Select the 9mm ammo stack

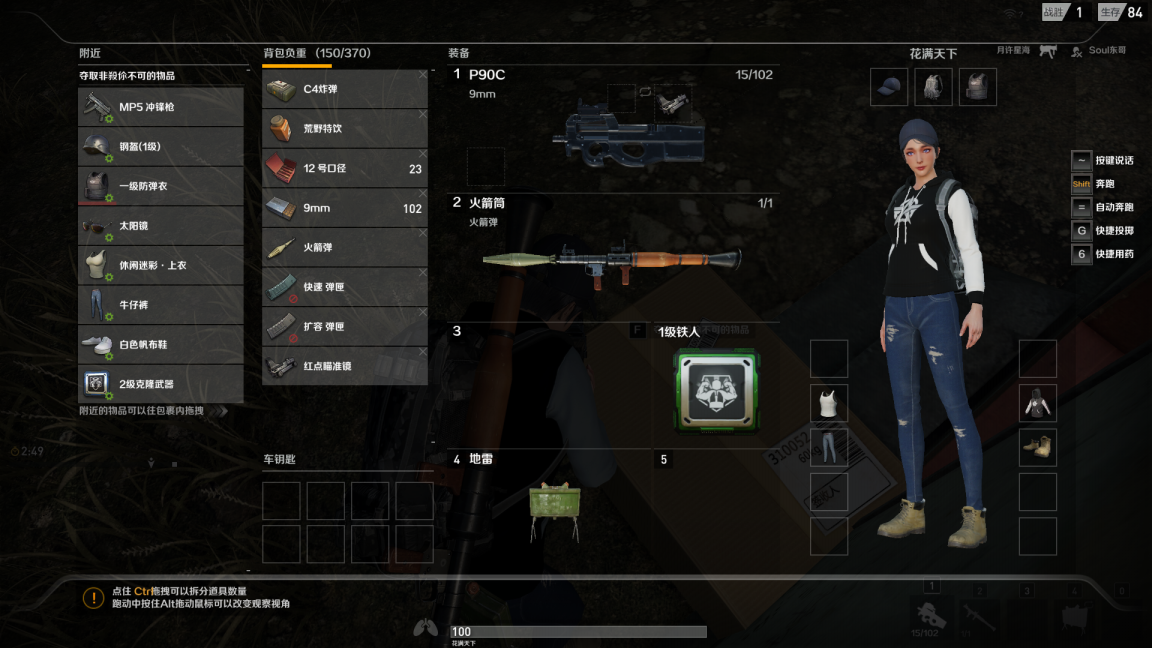pos(344,208)
